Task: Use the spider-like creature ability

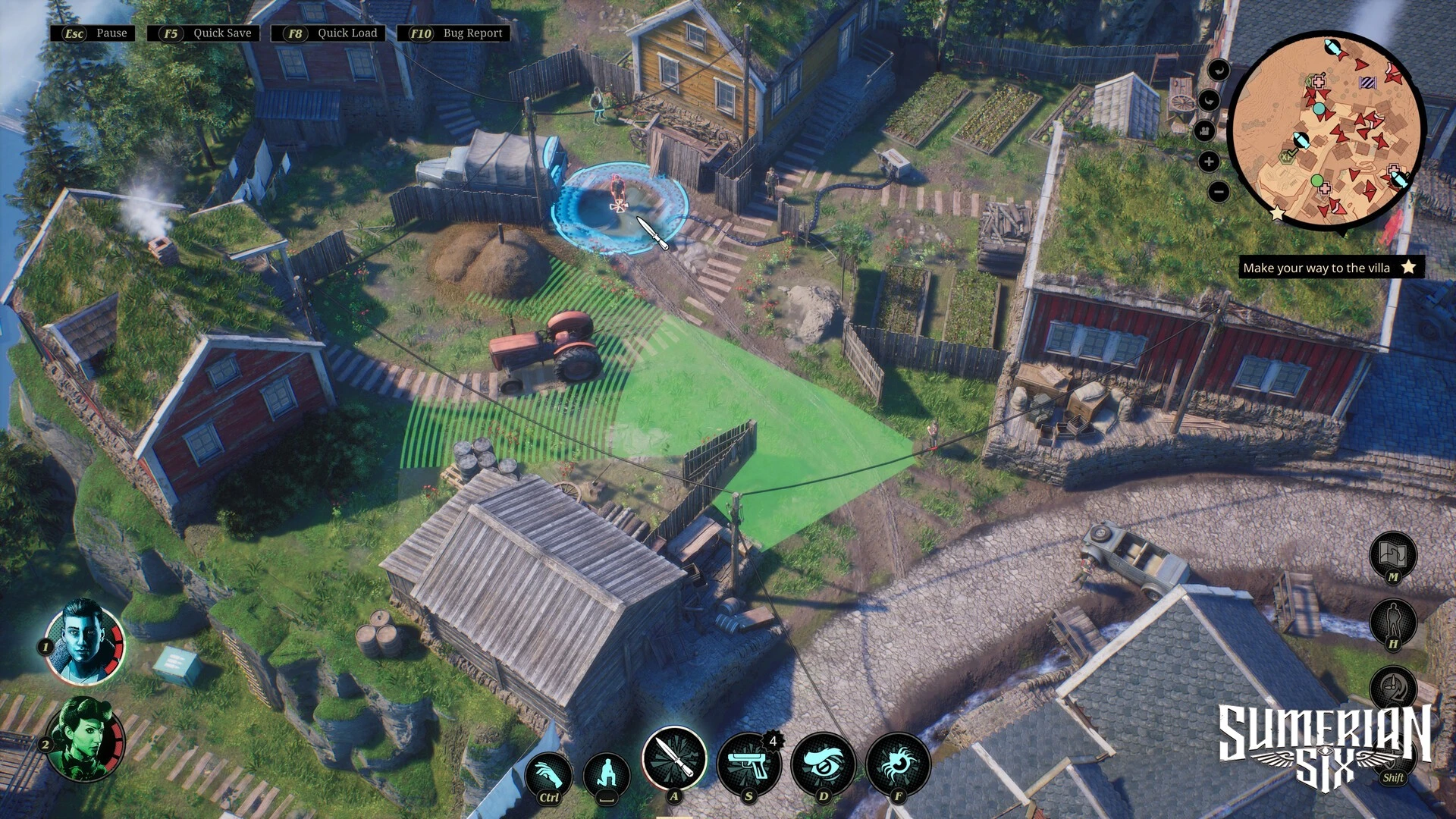Action: point(898,764)
